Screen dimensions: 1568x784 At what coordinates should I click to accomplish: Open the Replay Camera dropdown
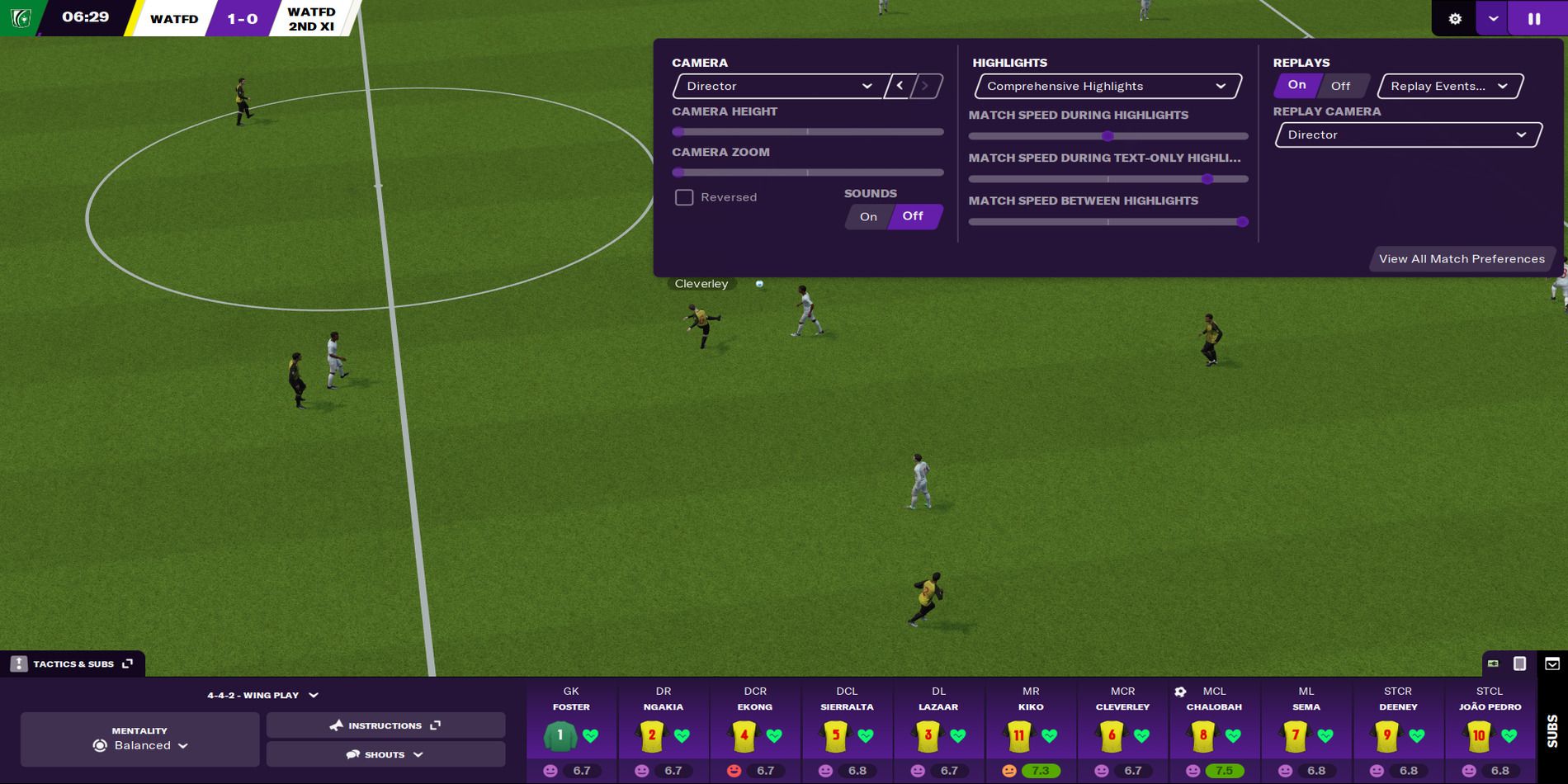(x=1407, y=134)
